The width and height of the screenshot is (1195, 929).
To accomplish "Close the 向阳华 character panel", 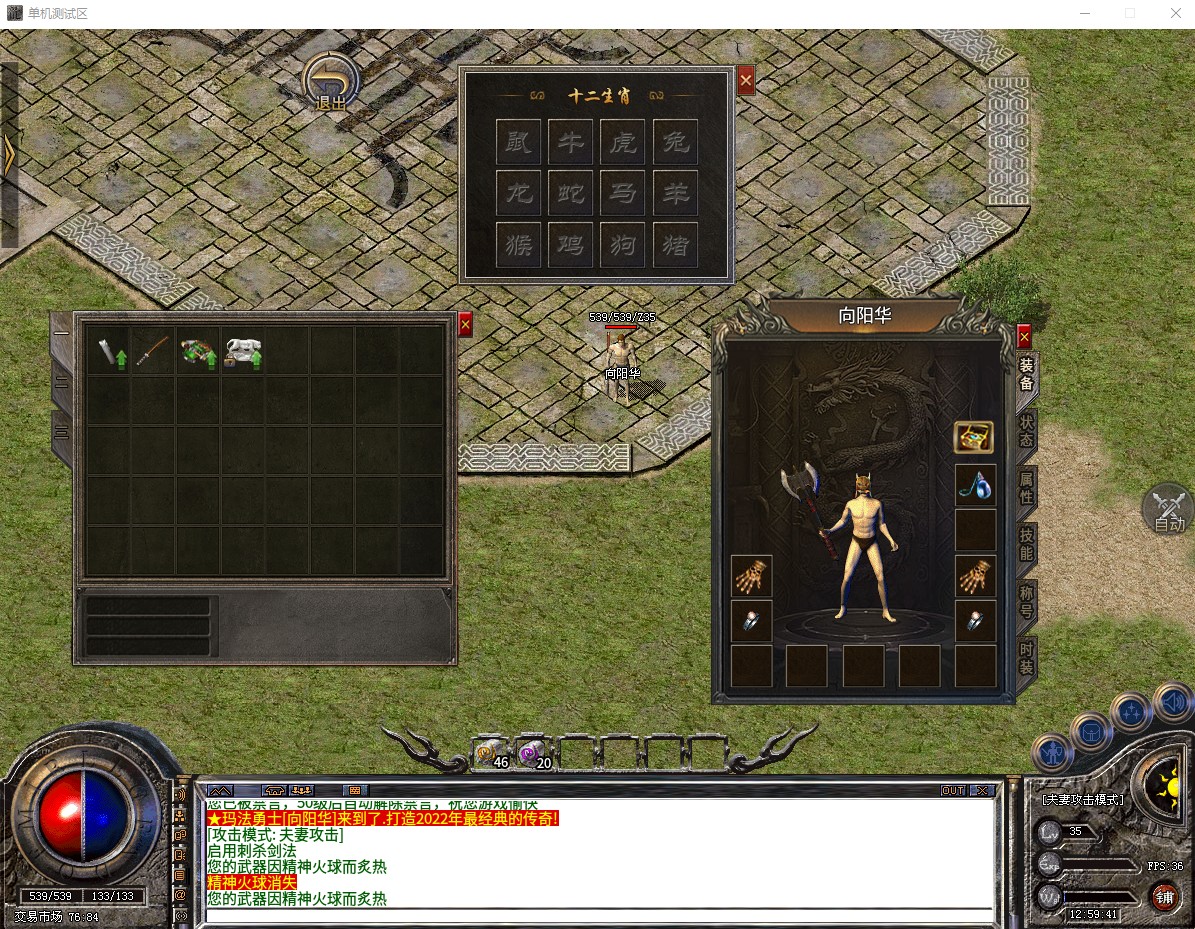I will (1023, 337).
